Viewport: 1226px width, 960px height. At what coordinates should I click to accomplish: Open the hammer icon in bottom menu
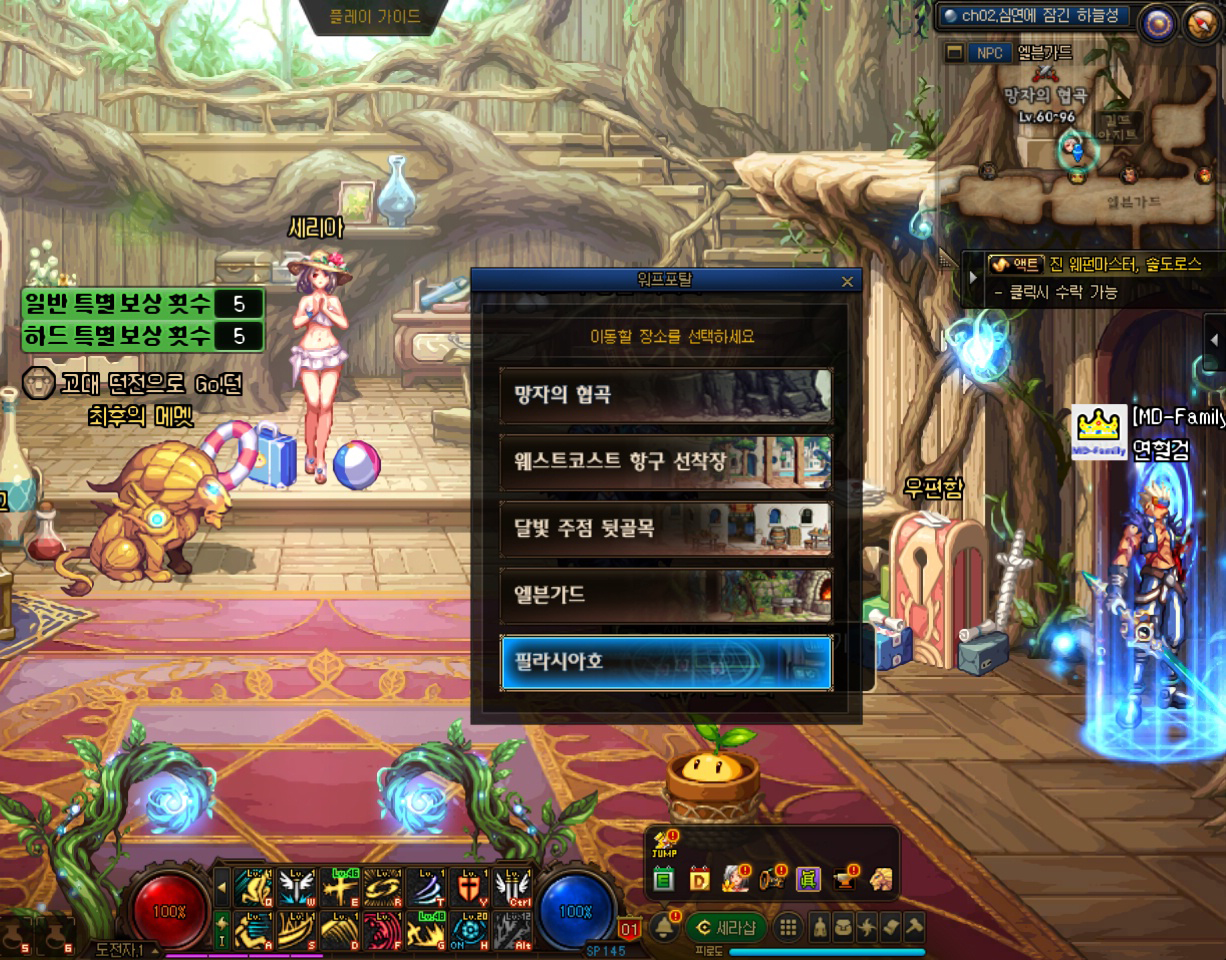[914, 927]
